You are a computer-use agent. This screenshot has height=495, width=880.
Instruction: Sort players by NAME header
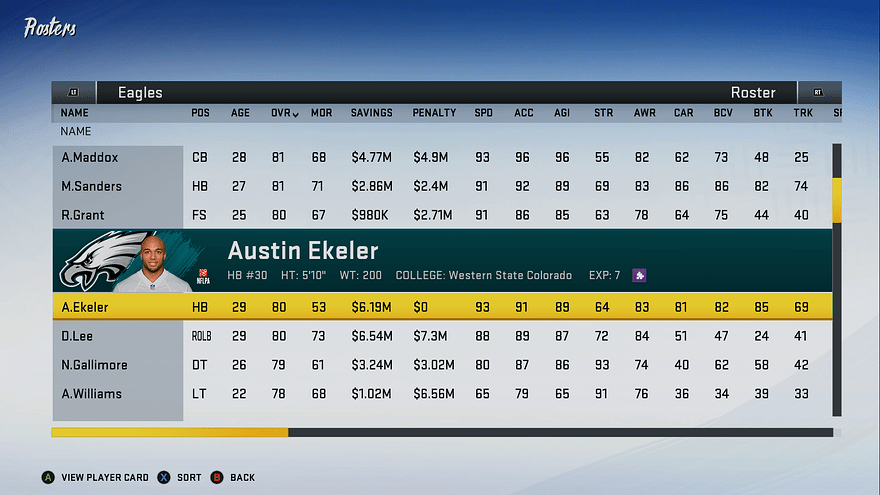pyautogui.click(x=75, y=113)
